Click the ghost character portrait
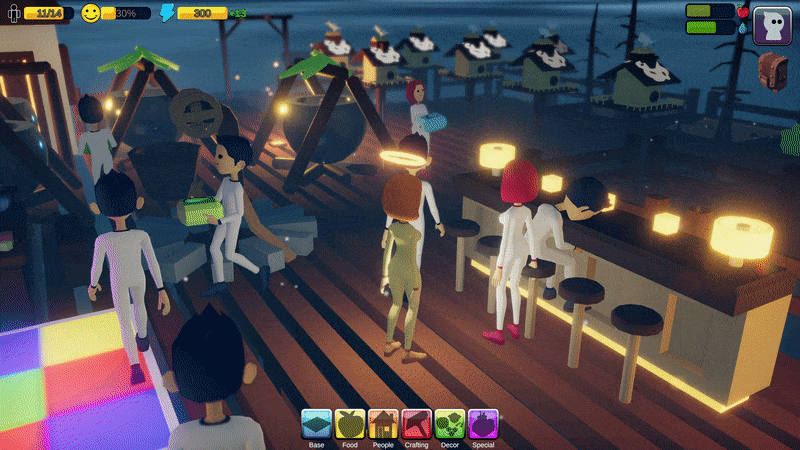The image size is (800, 450). 772,25
